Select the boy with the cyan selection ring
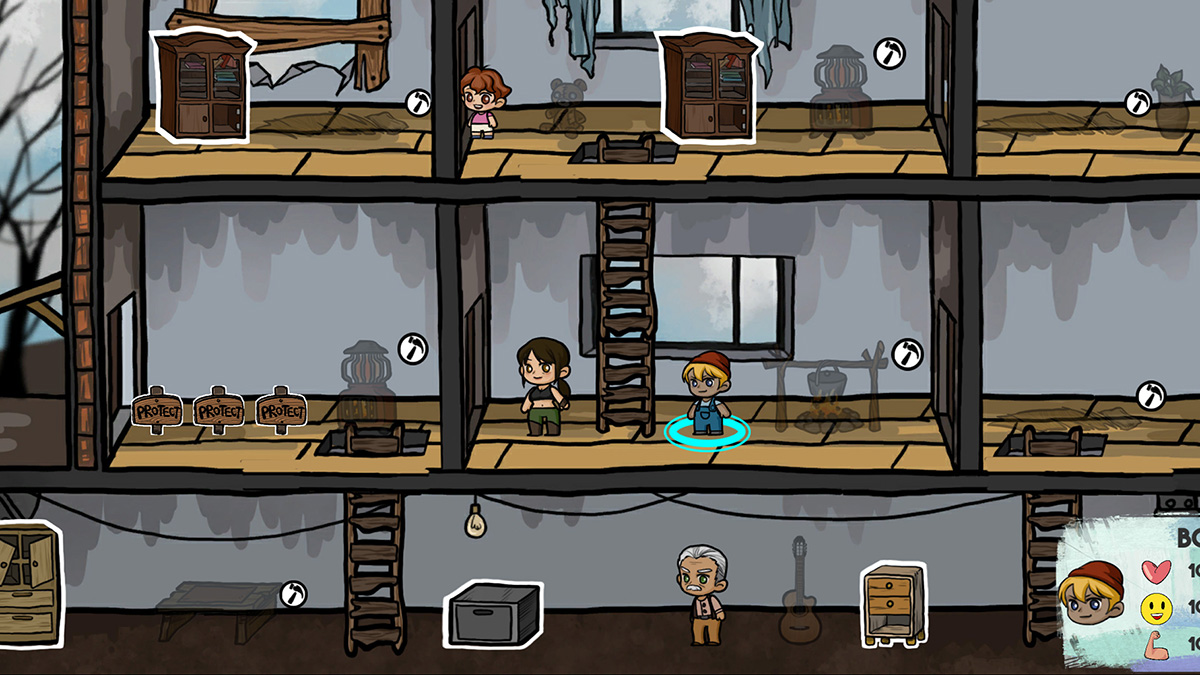The height and width of the screenshot is (675, 1200). pyautogui.click(x=706, y=395)
